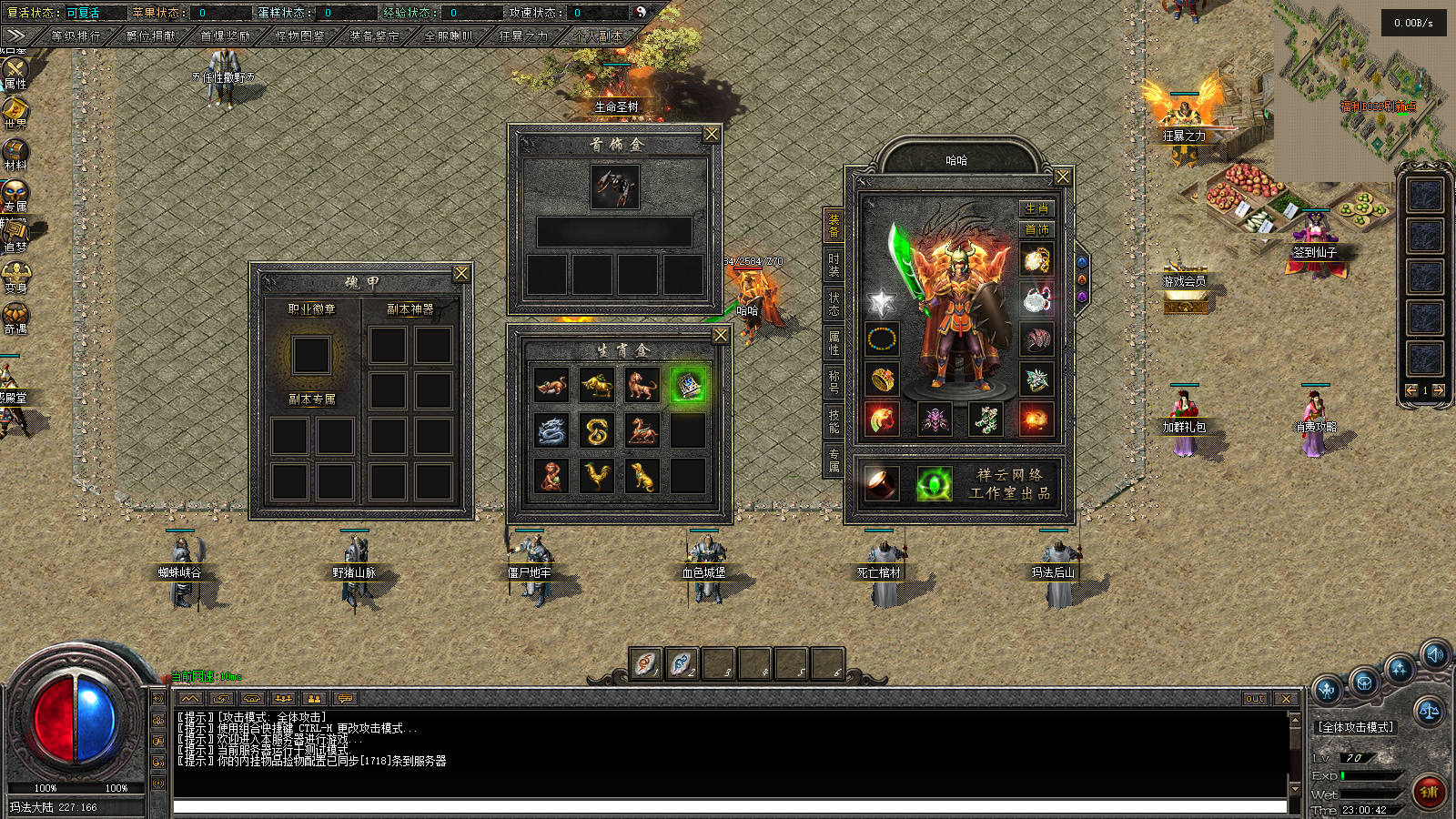
Task: Open the 称号 titles tab
Action: [x=834, y=380]
